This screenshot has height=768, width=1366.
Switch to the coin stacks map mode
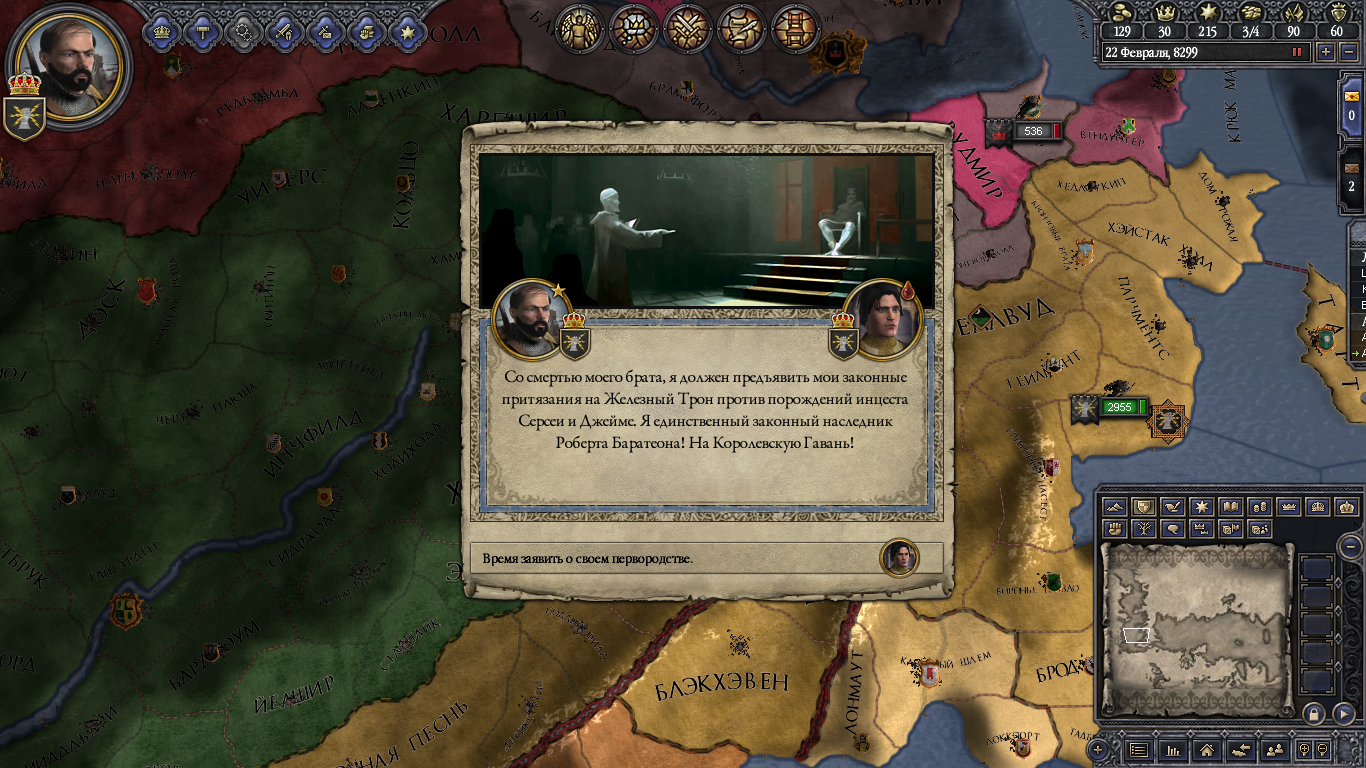coord(1260,507)
